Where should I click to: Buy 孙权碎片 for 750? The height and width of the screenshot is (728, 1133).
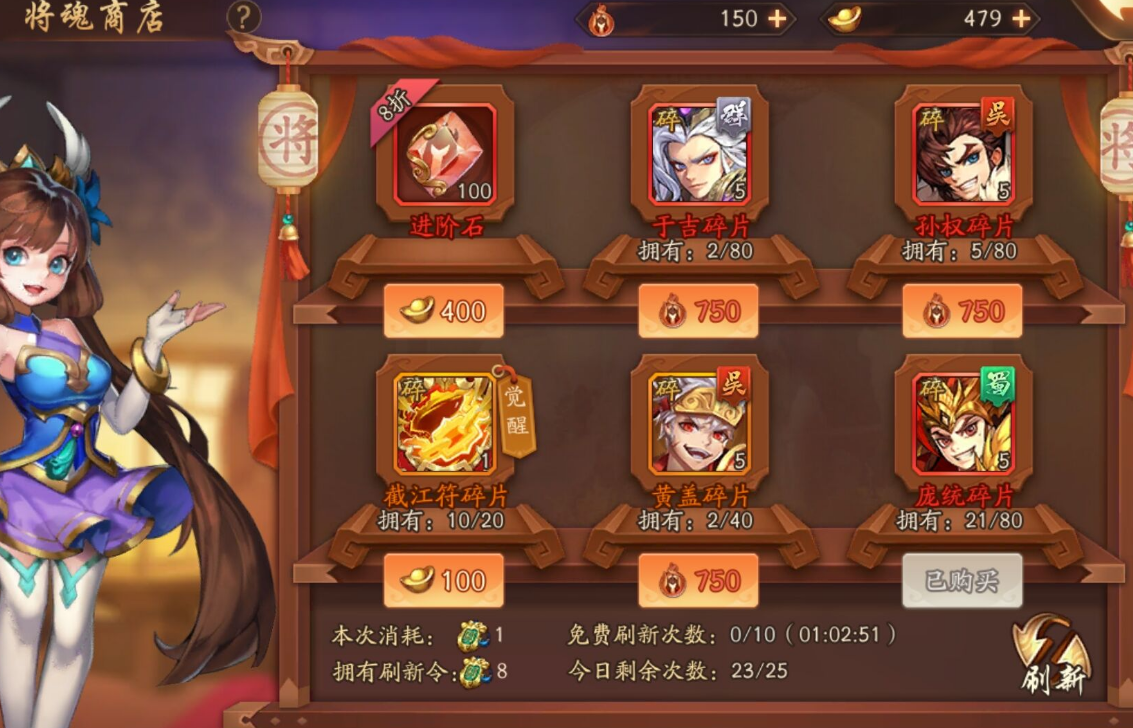pos(962,312)
